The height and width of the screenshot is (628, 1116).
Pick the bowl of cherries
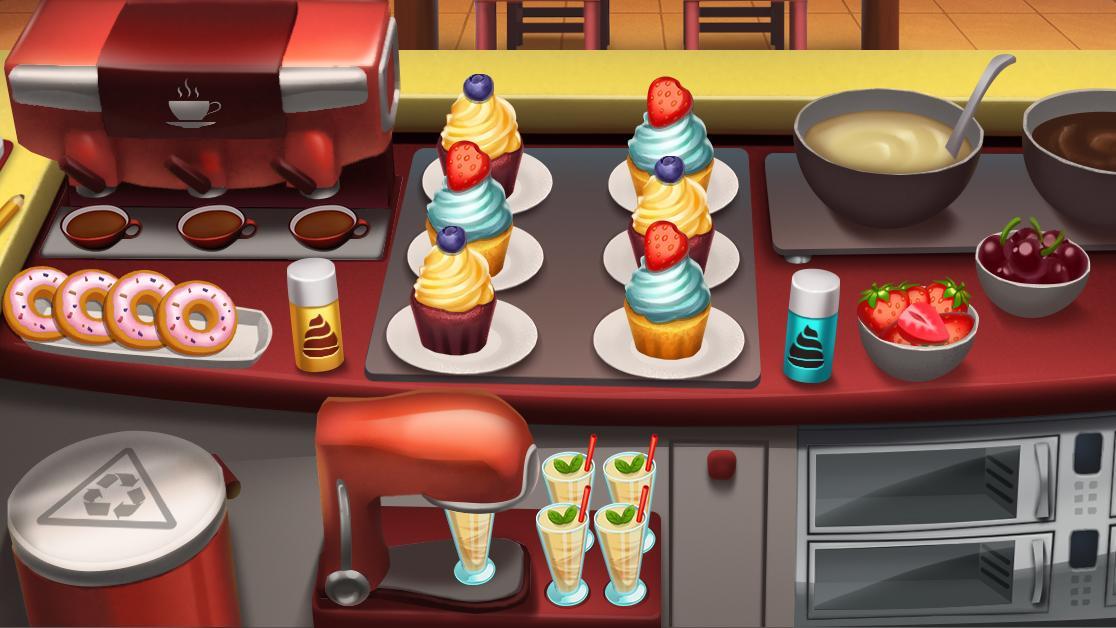coord(1031,262)
